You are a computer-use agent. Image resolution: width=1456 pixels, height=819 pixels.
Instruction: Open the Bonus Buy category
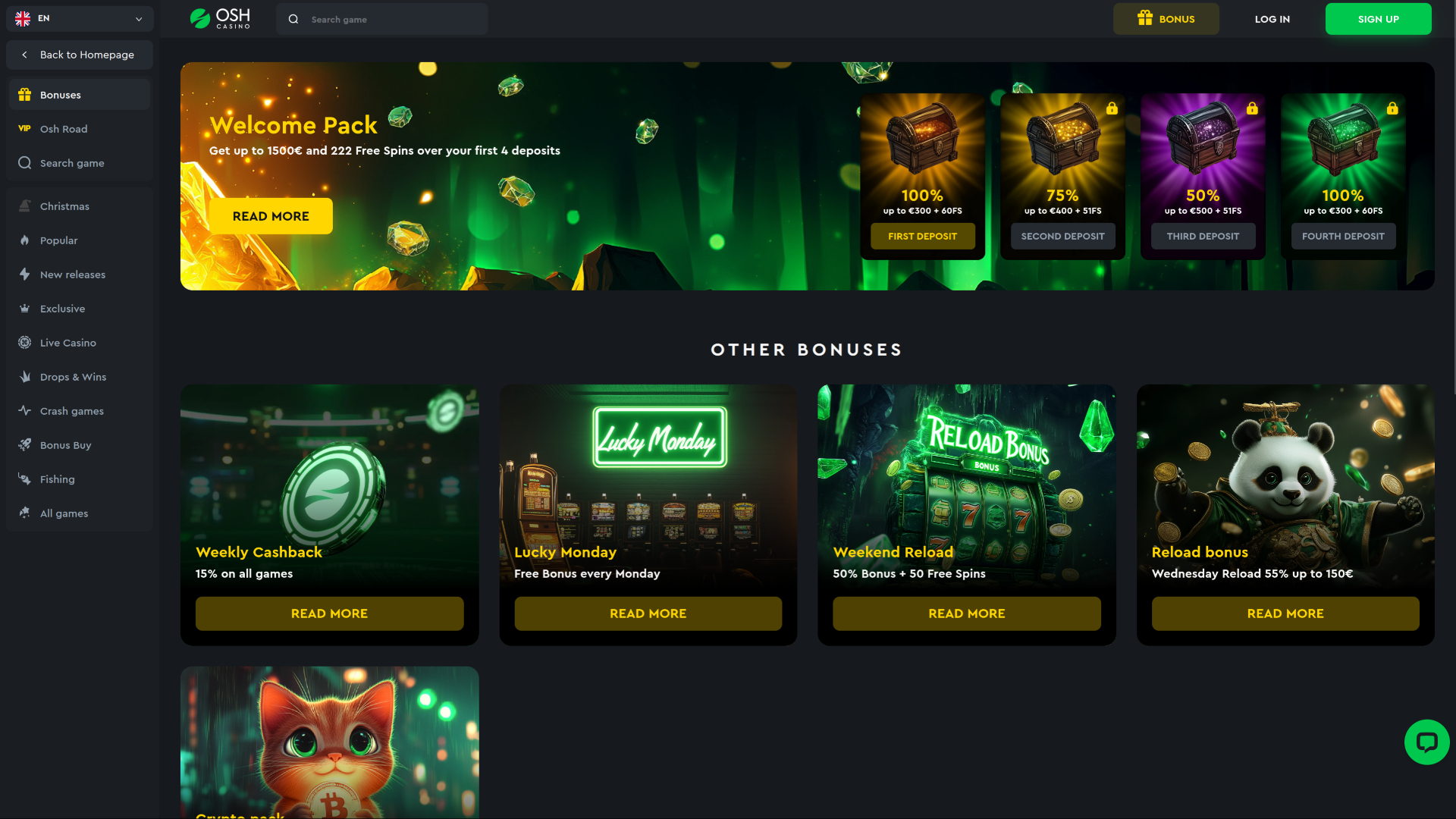(65, 444)
